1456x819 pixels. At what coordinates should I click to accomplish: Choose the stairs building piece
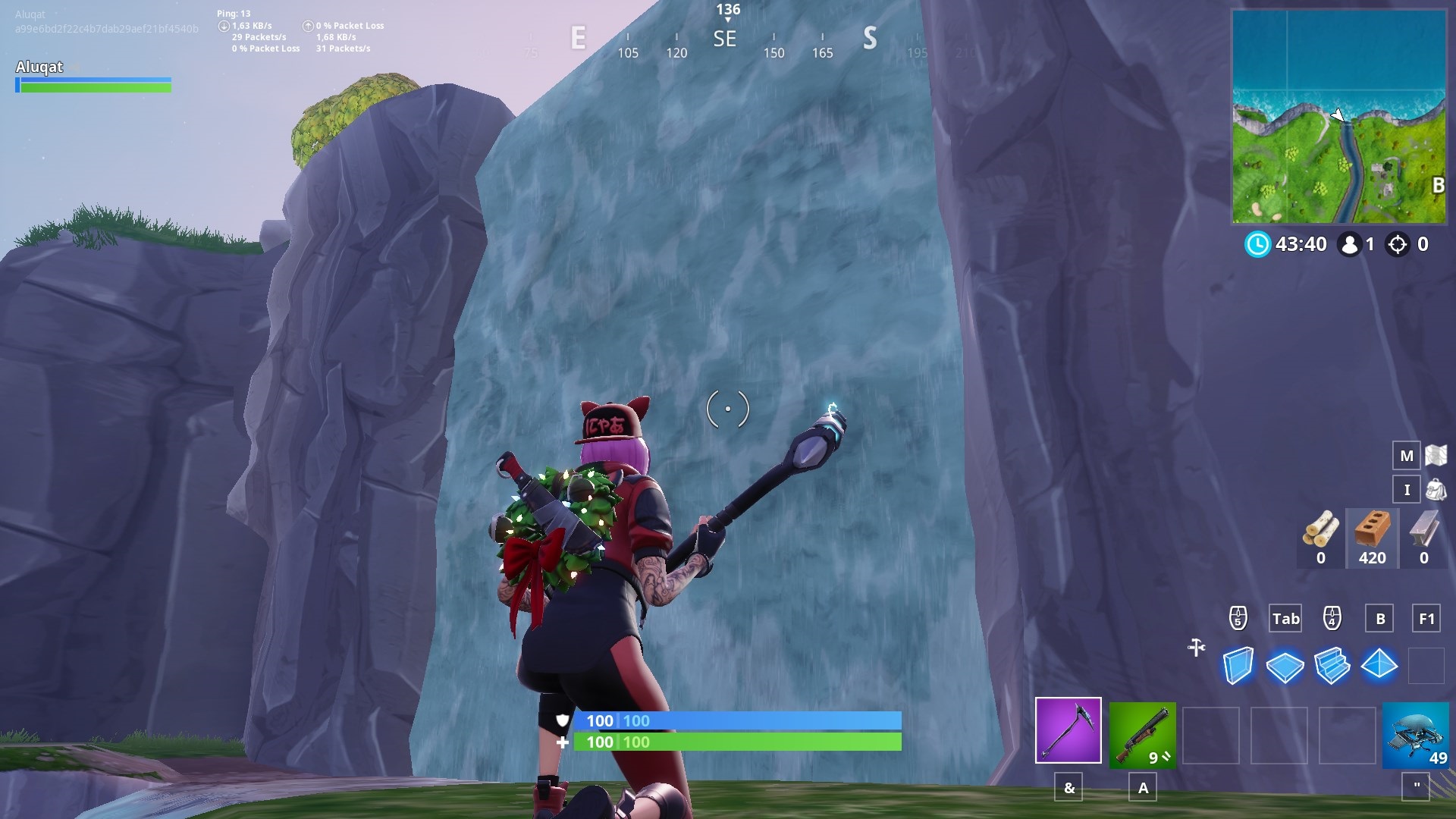(x=1332, y=666)
